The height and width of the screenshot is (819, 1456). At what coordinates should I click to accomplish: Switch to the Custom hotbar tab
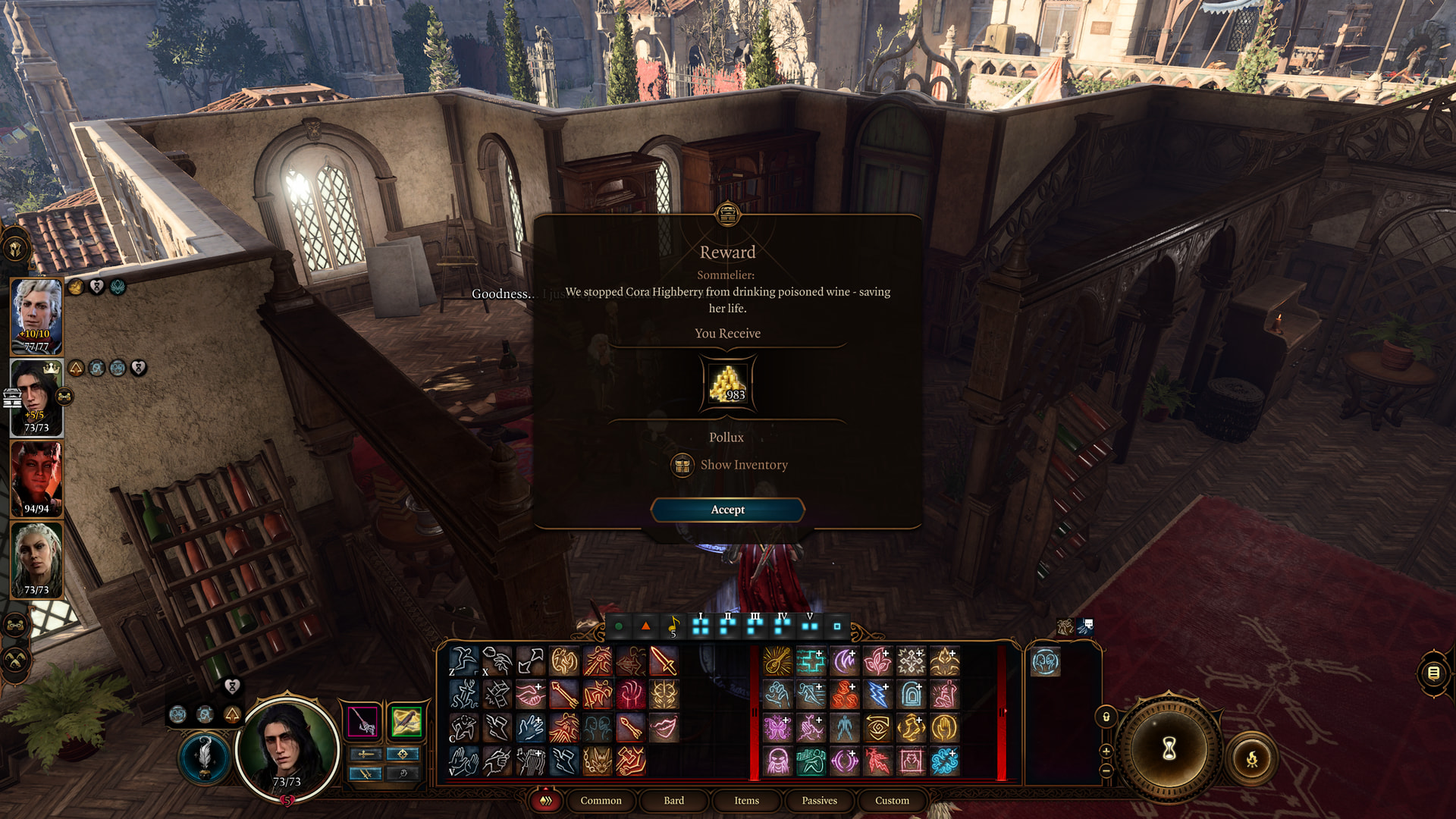[892, 800]
